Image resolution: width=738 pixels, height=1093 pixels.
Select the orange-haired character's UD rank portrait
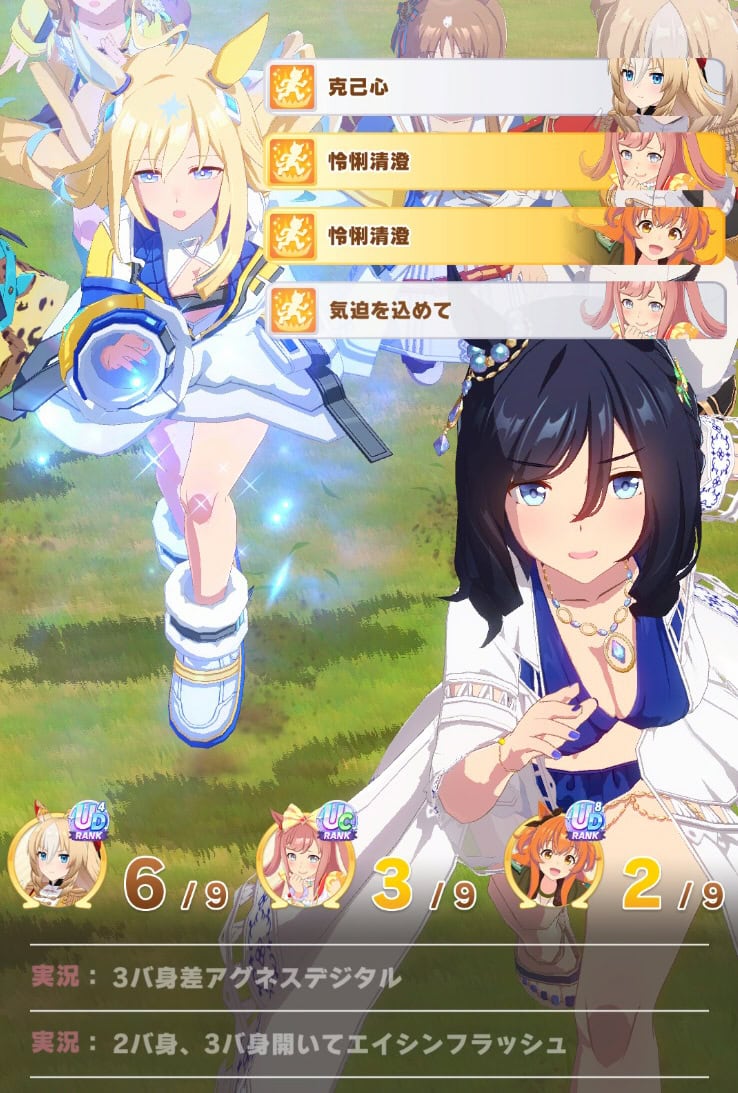click(553, 862)
